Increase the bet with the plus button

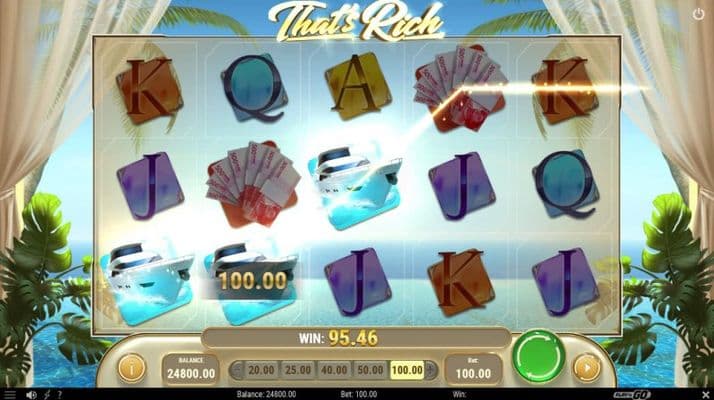[x=431, y=370]
